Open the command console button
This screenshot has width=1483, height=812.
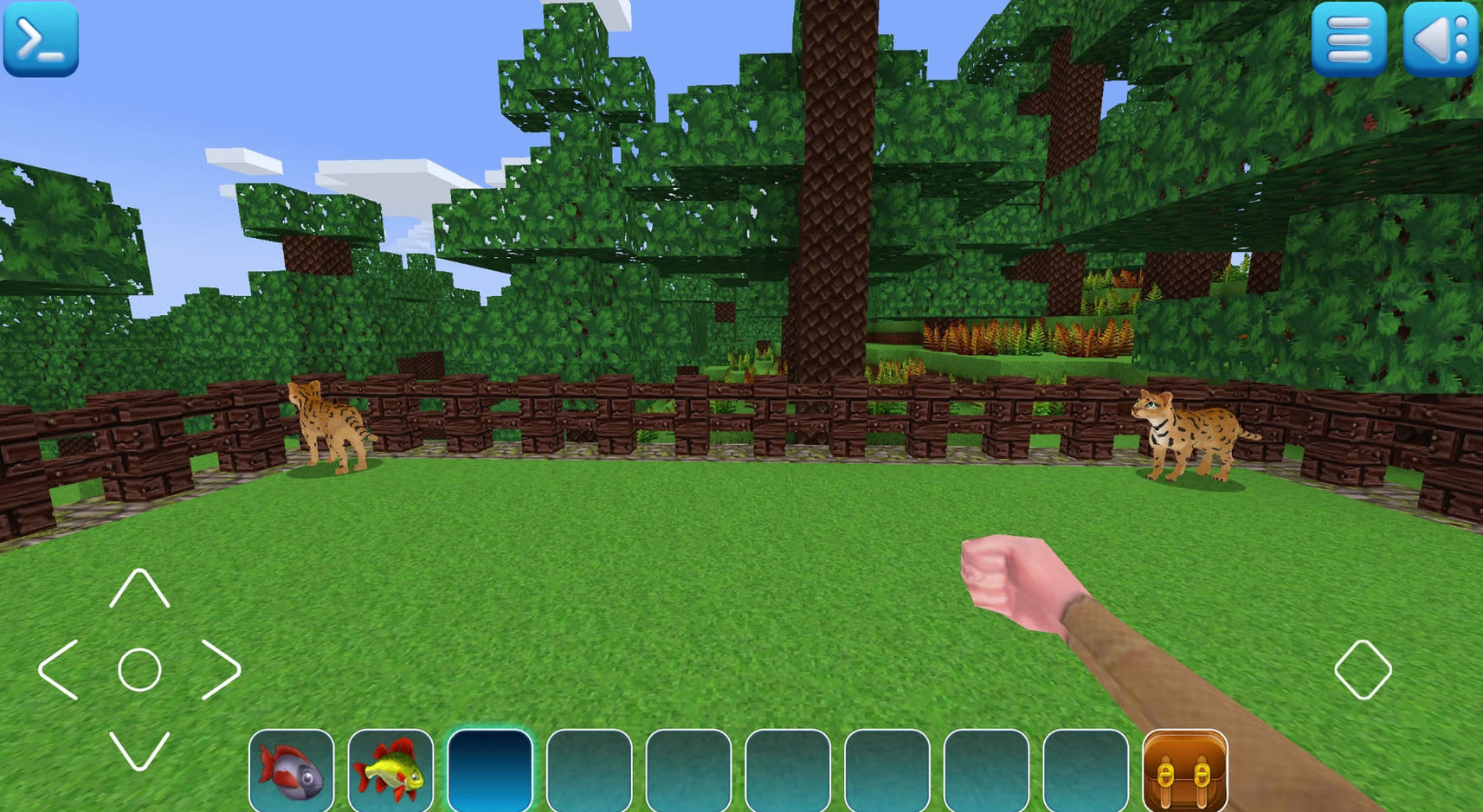click(41, 39)
